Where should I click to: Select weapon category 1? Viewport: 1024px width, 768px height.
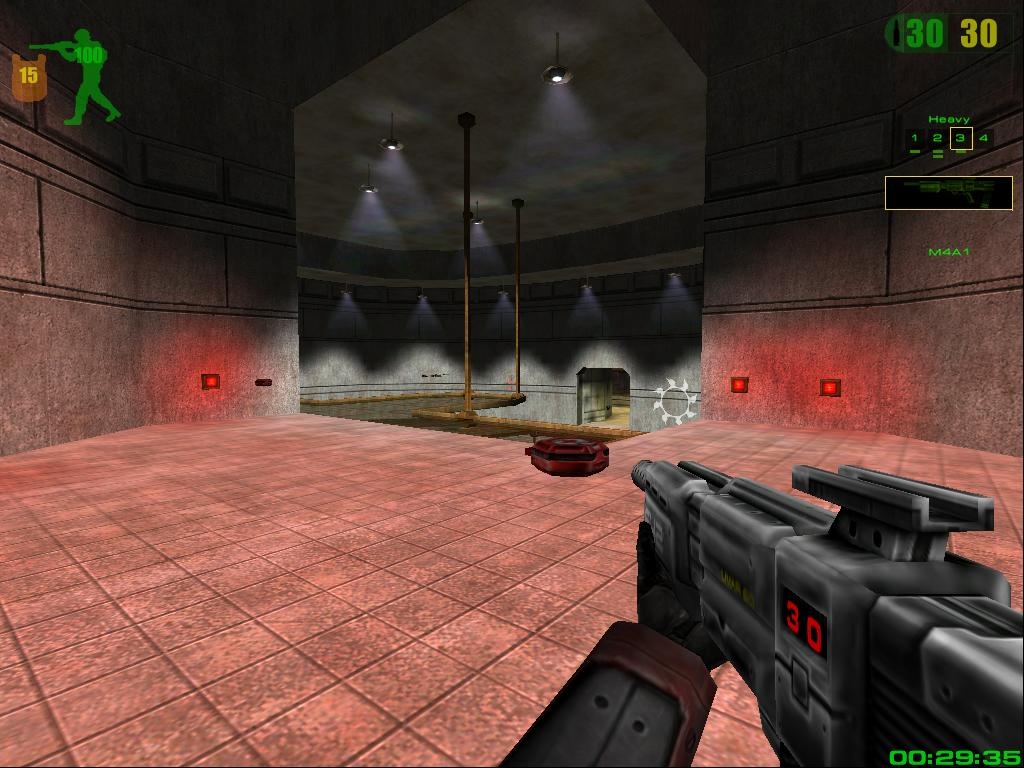[x=913, y=138]
